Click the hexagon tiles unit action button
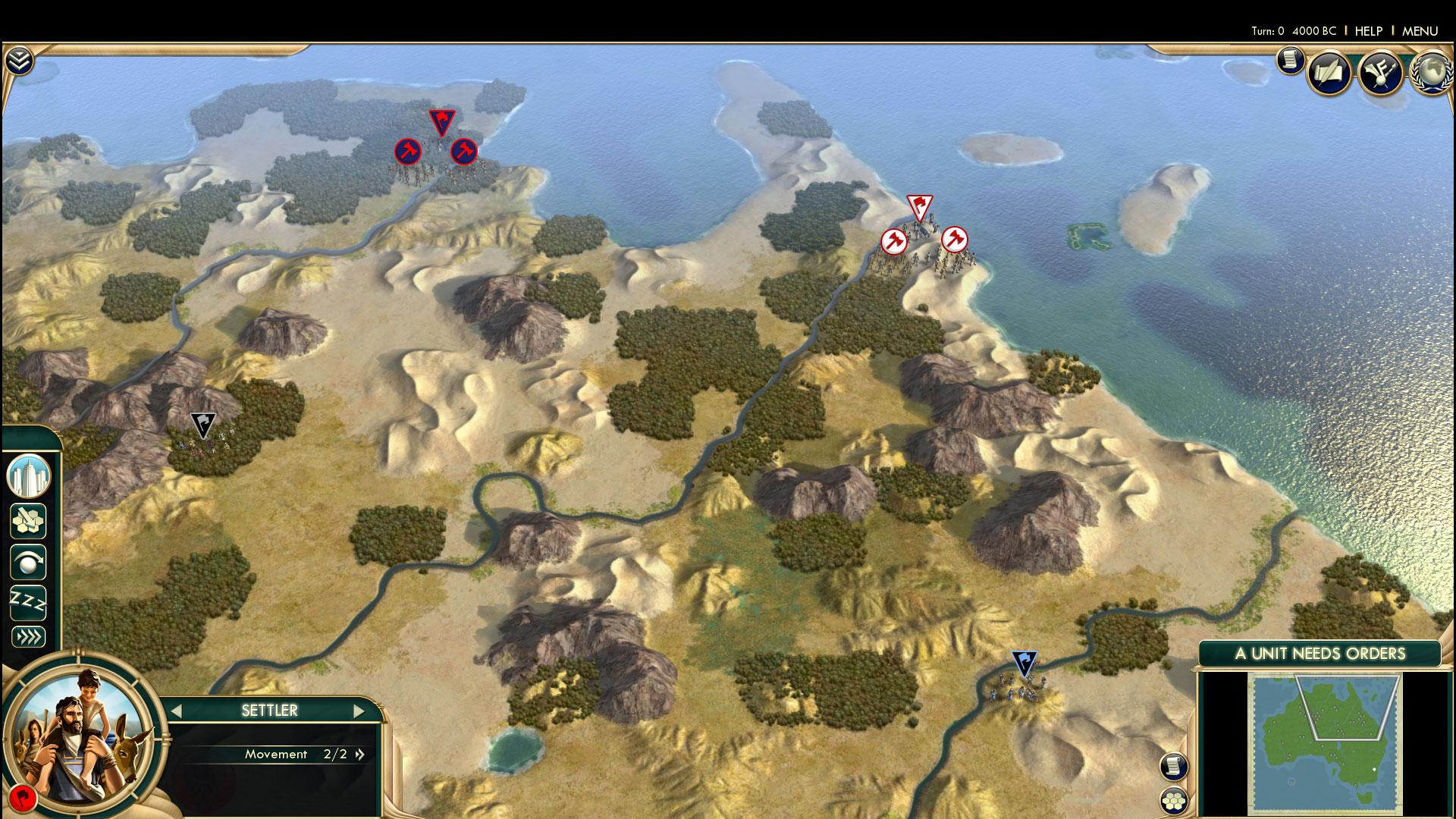 (x=29, y=522)
